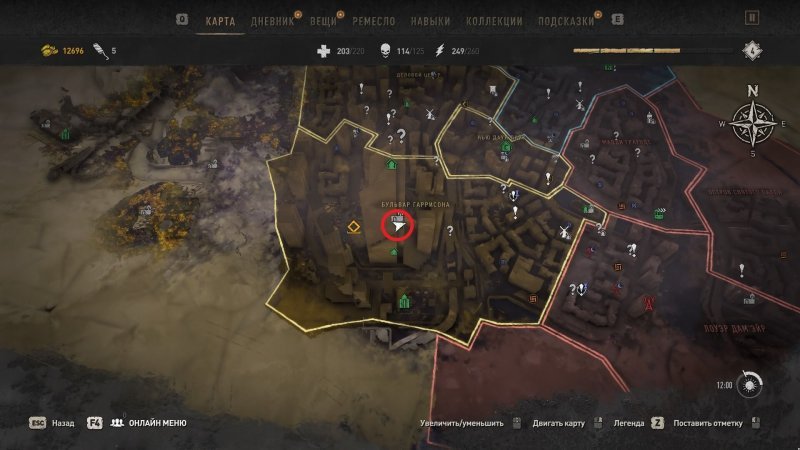Open the map Легенда
This screenshot has height=450, width=800.
(625, 423)
